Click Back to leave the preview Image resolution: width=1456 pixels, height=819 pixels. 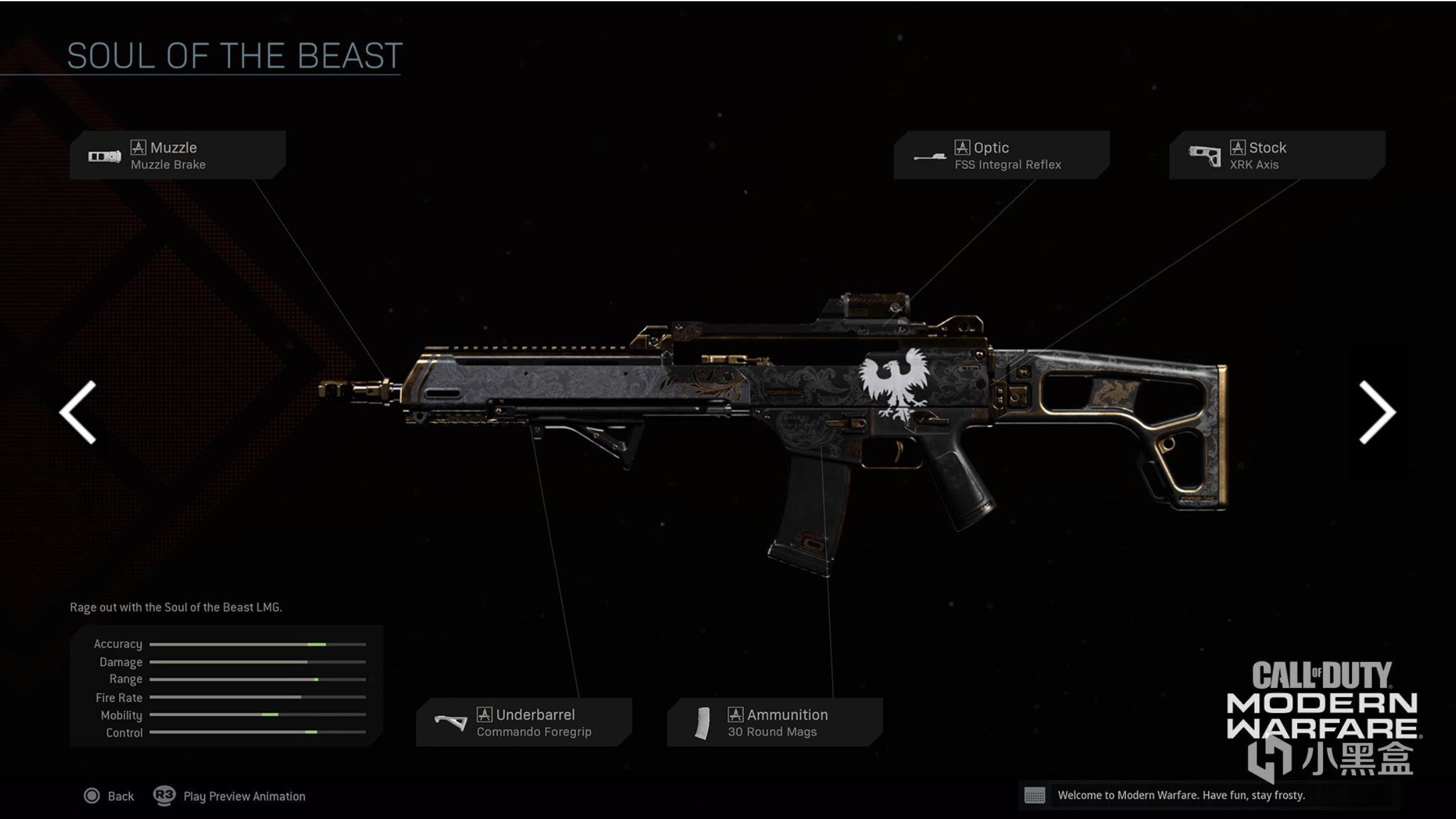(109, 796)
